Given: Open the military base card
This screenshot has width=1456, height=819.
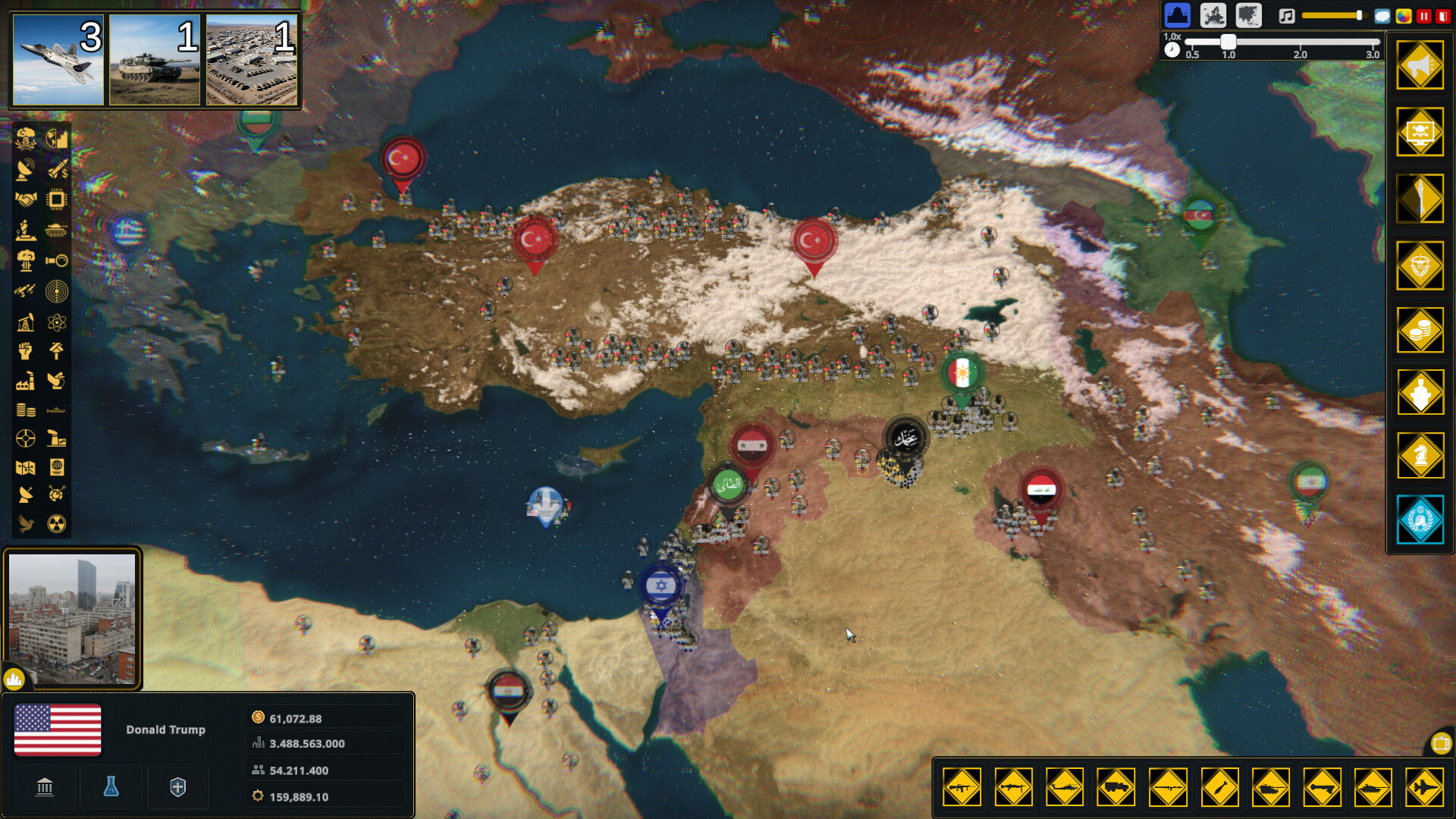Looking at the screenshot, I should [252, 59].
